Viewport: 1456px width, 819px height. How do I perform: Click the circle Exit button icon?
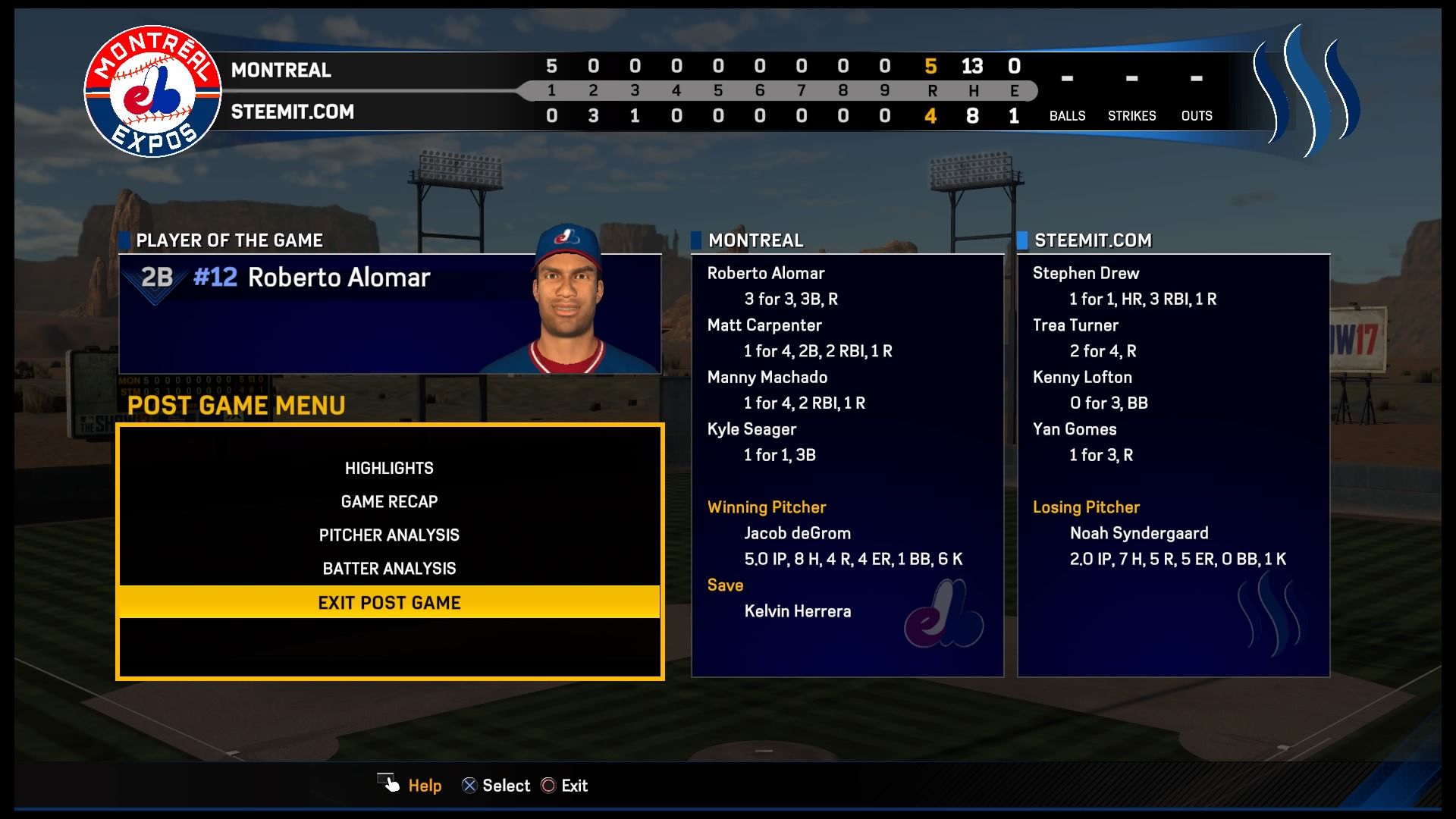[x=548, y=785]
